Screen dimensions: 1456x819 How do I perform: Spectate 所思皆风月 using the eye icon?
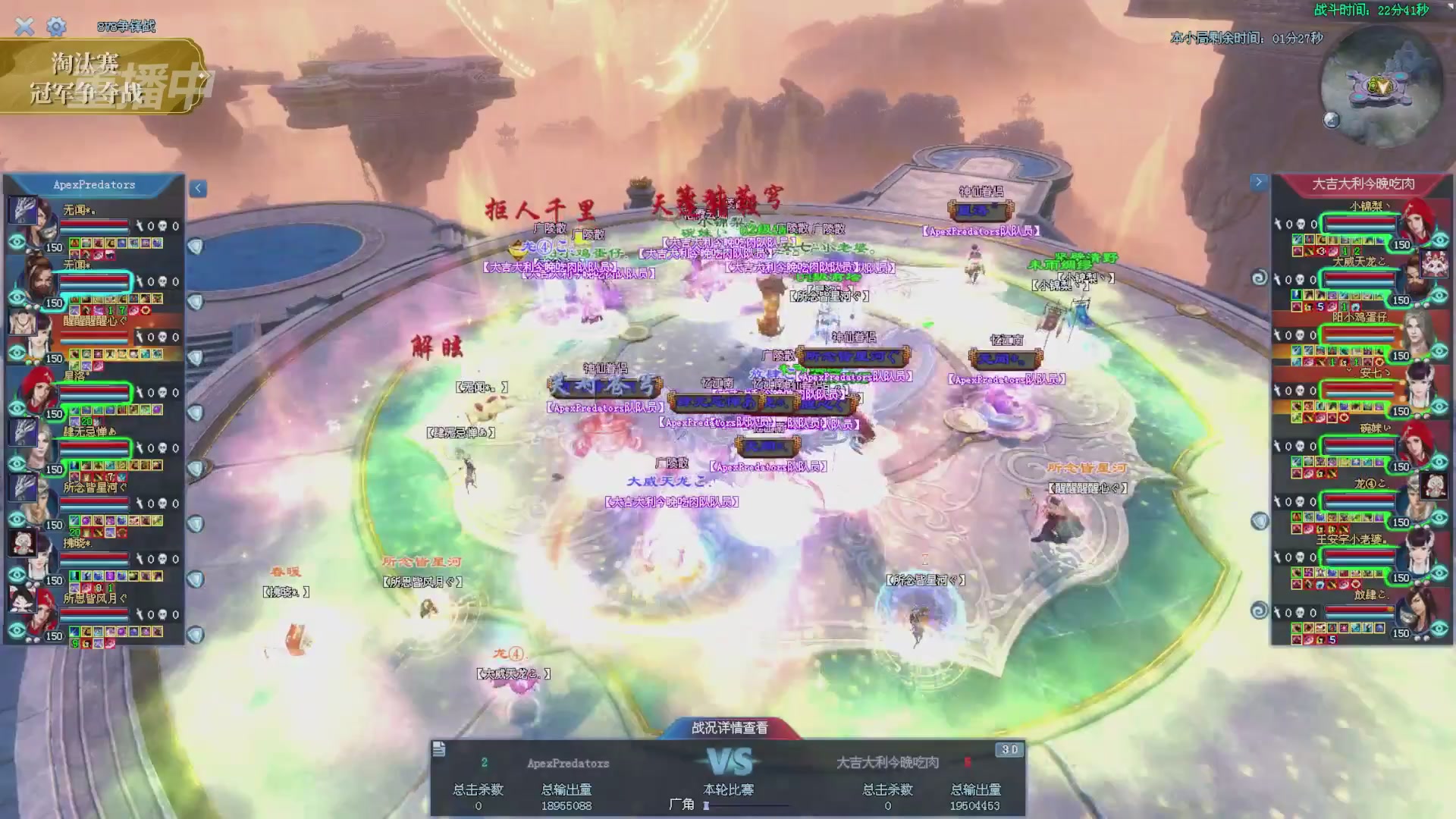point(17,630)
